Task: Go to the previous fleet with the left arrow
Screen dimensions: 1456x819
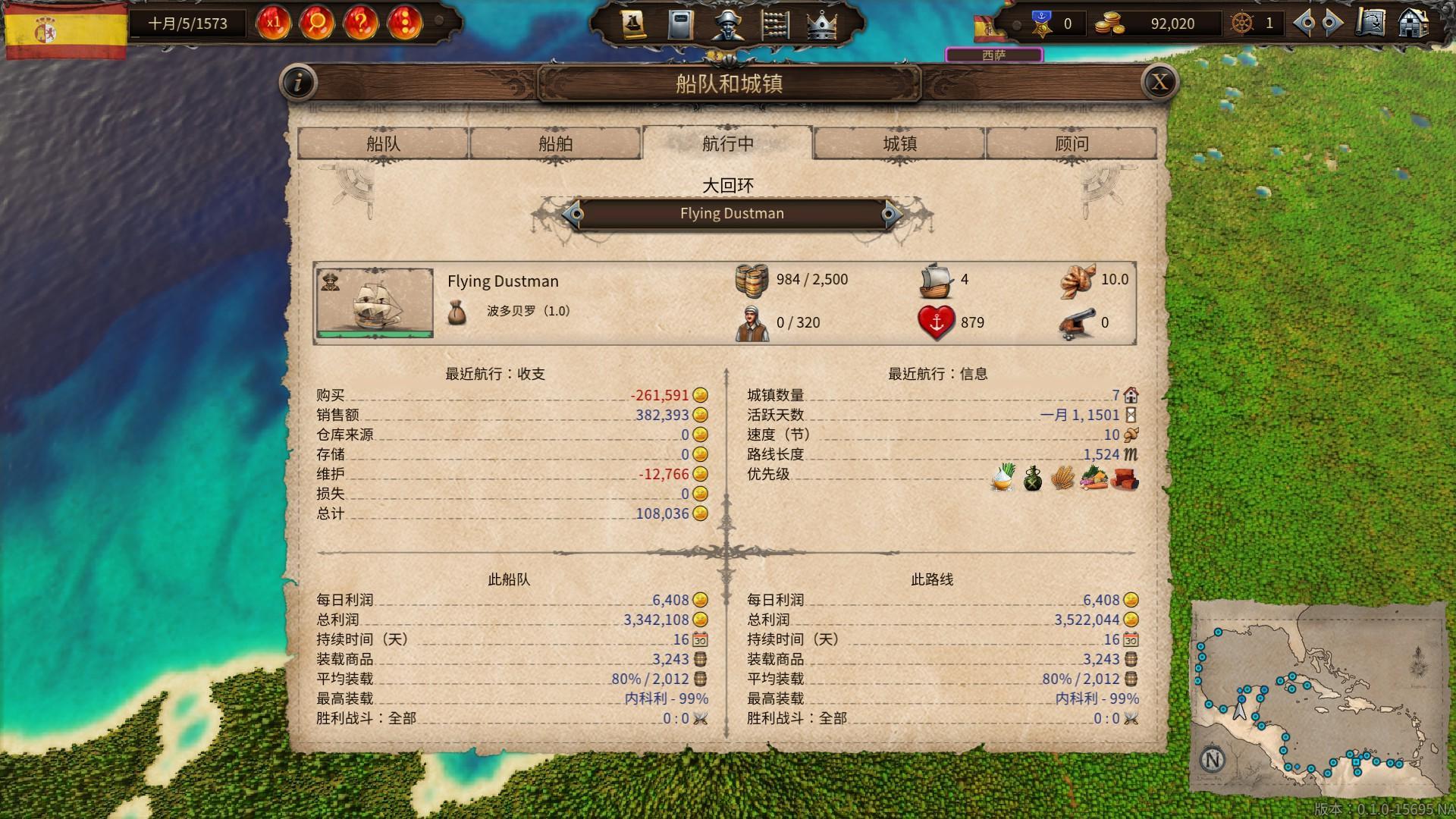Action: coord(574,214)
